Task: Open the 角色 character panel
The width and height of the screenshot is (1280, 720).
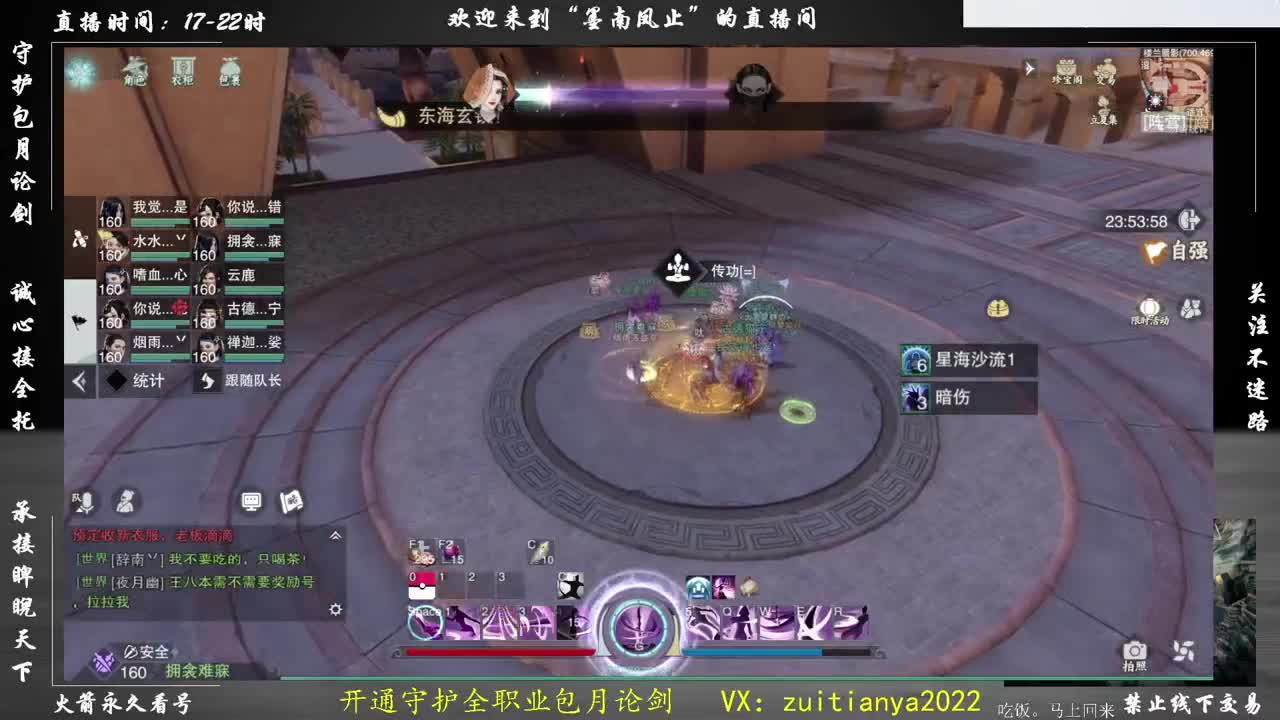Action: click(x=135, y=73)
